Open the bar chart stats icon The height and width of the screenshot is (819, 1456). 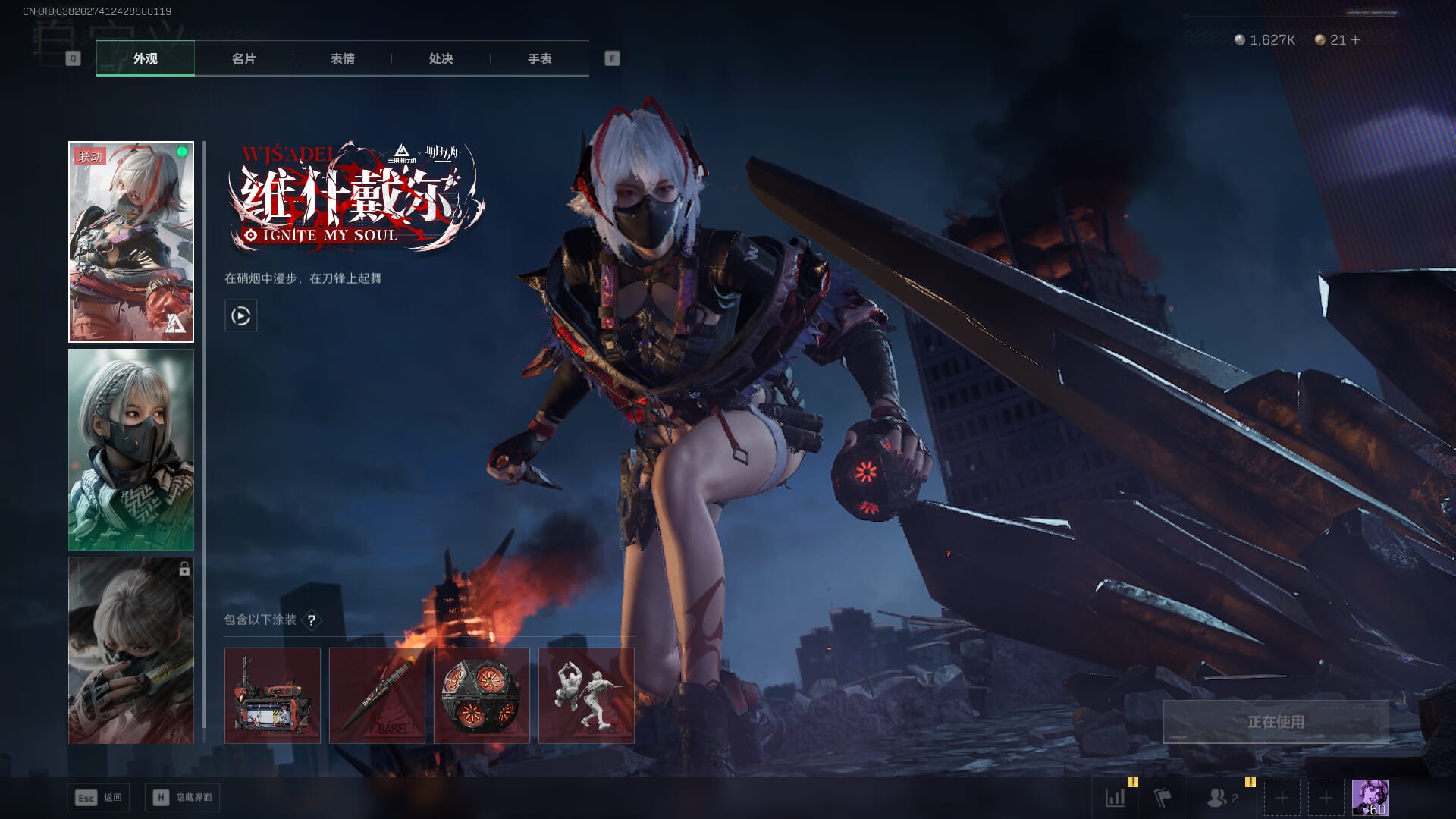pyautogui.click(x=1116, y=797)
